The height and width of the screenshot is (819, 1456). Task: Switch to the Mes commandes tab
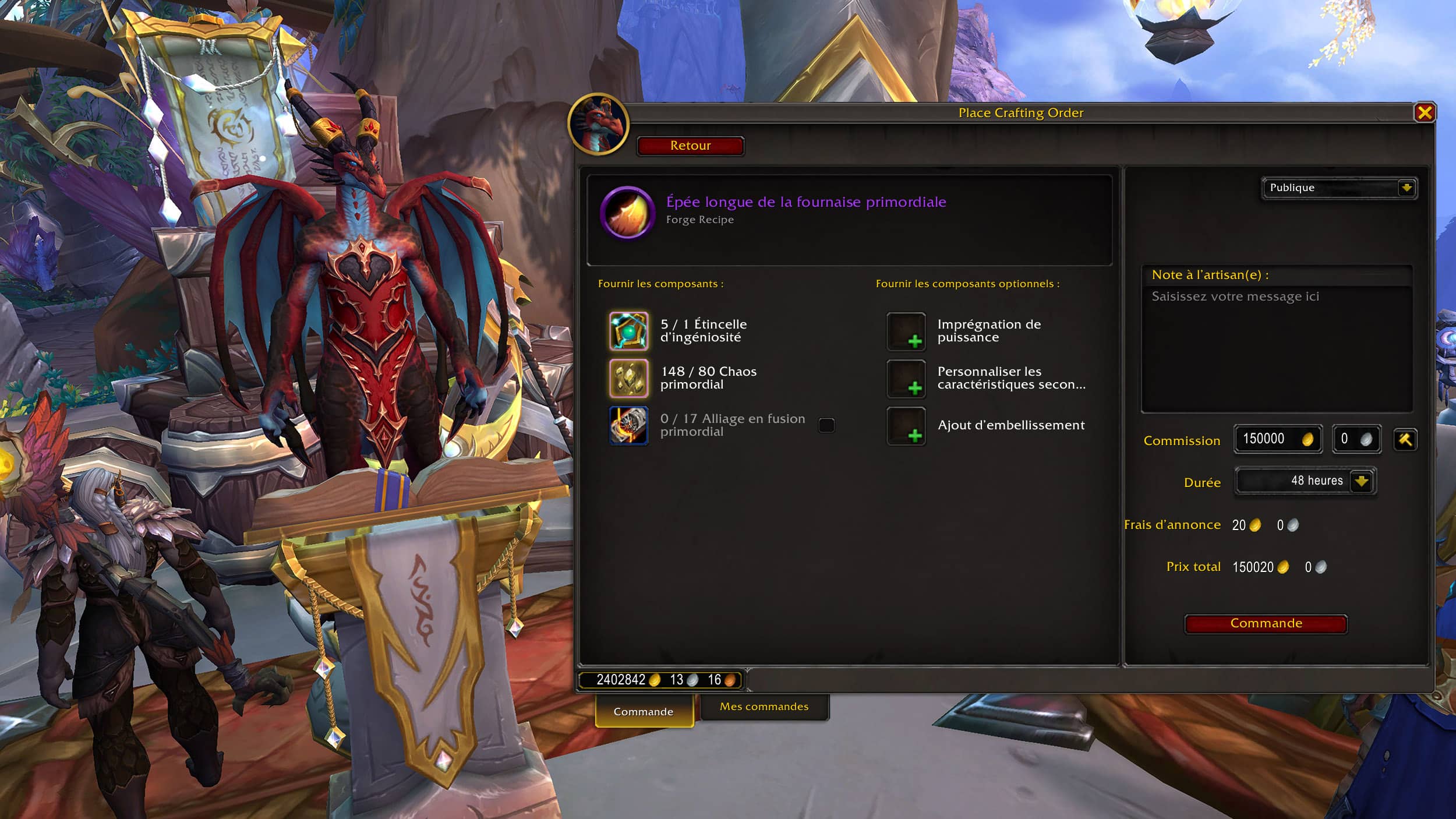pos(764,707)
